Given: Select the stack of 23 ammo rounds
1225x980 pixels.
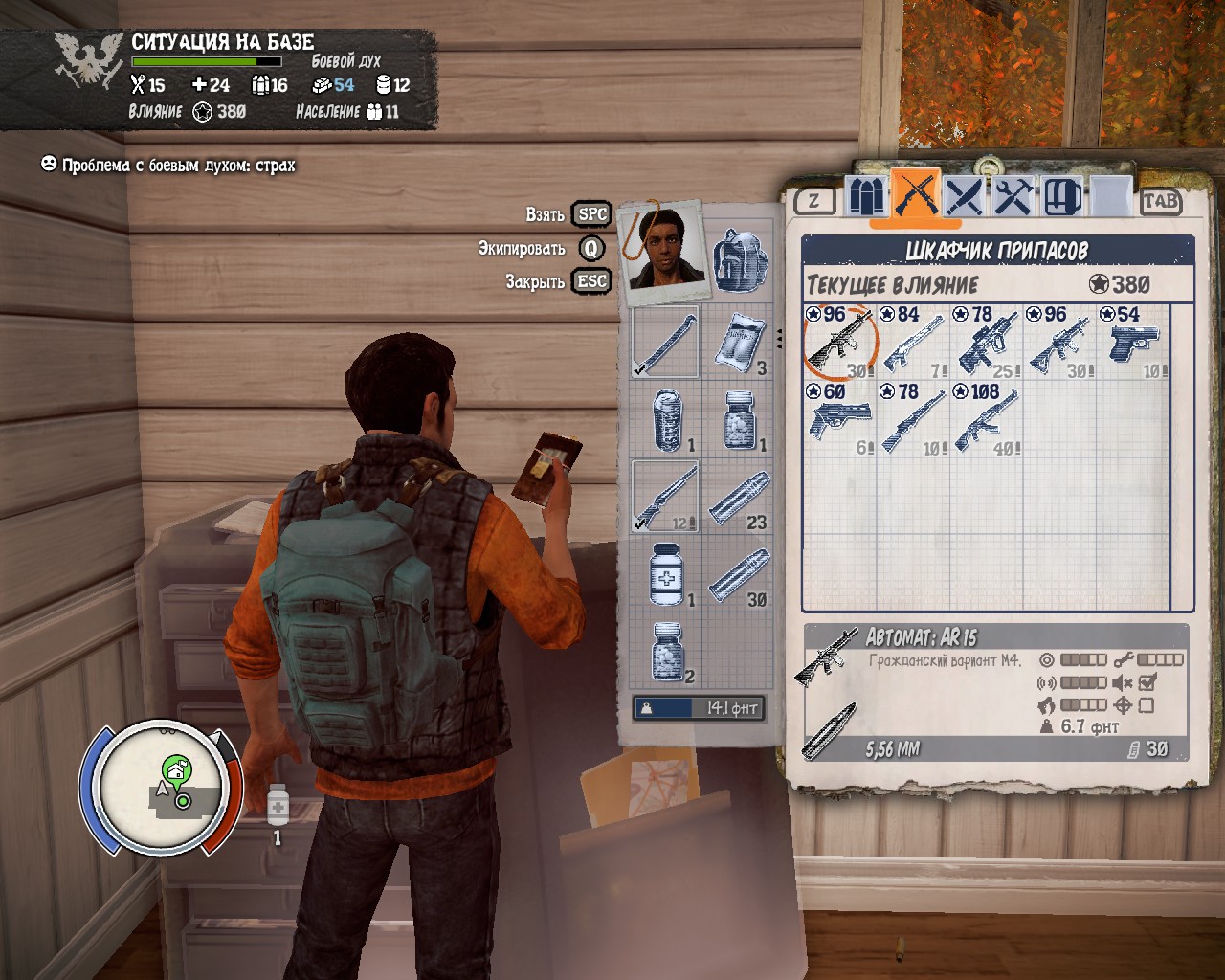Looking at the screenshot, I should coord(741,496).
